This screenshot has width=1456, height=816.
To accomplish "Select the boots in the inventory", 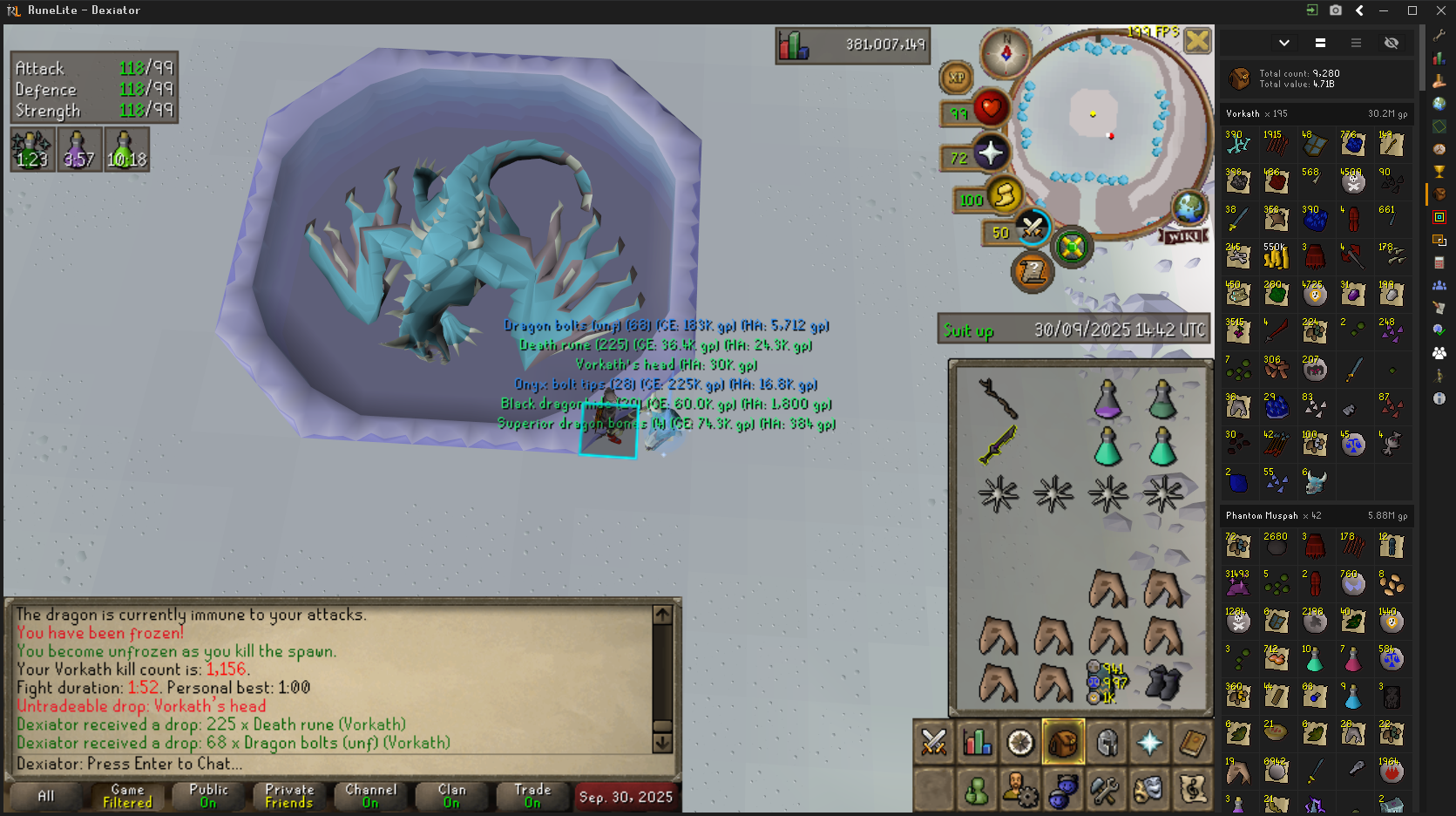I will pos(1162,683).
